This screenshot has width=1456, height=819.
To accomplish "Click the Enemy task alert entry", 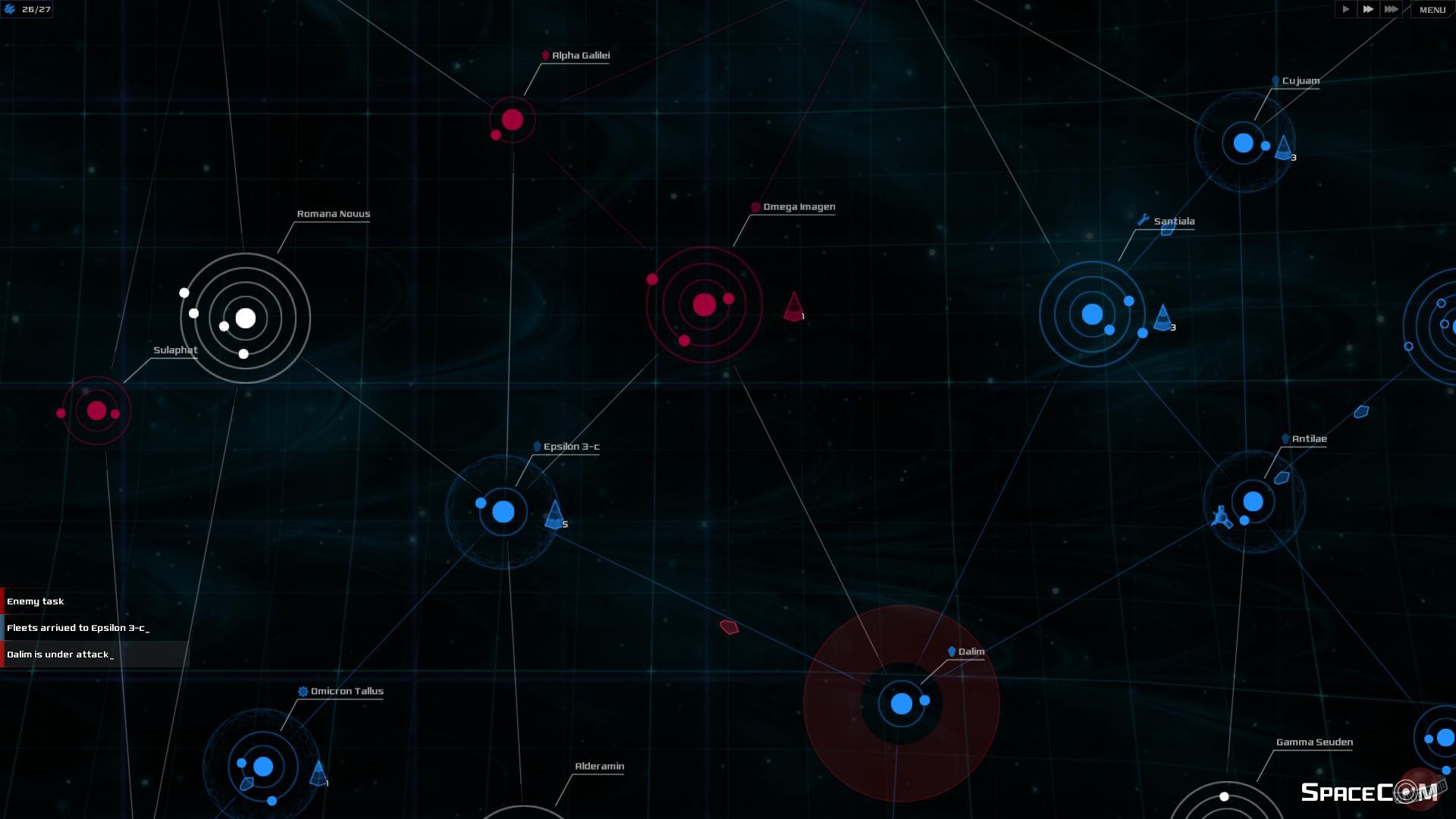I will pyautogui.click(x=36, y=601).
